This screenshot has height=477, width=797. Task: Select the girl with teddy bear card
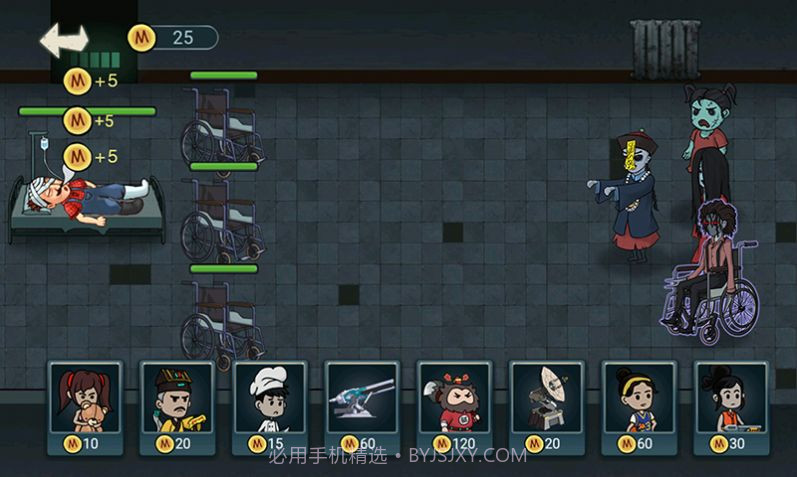pos(84,407)
